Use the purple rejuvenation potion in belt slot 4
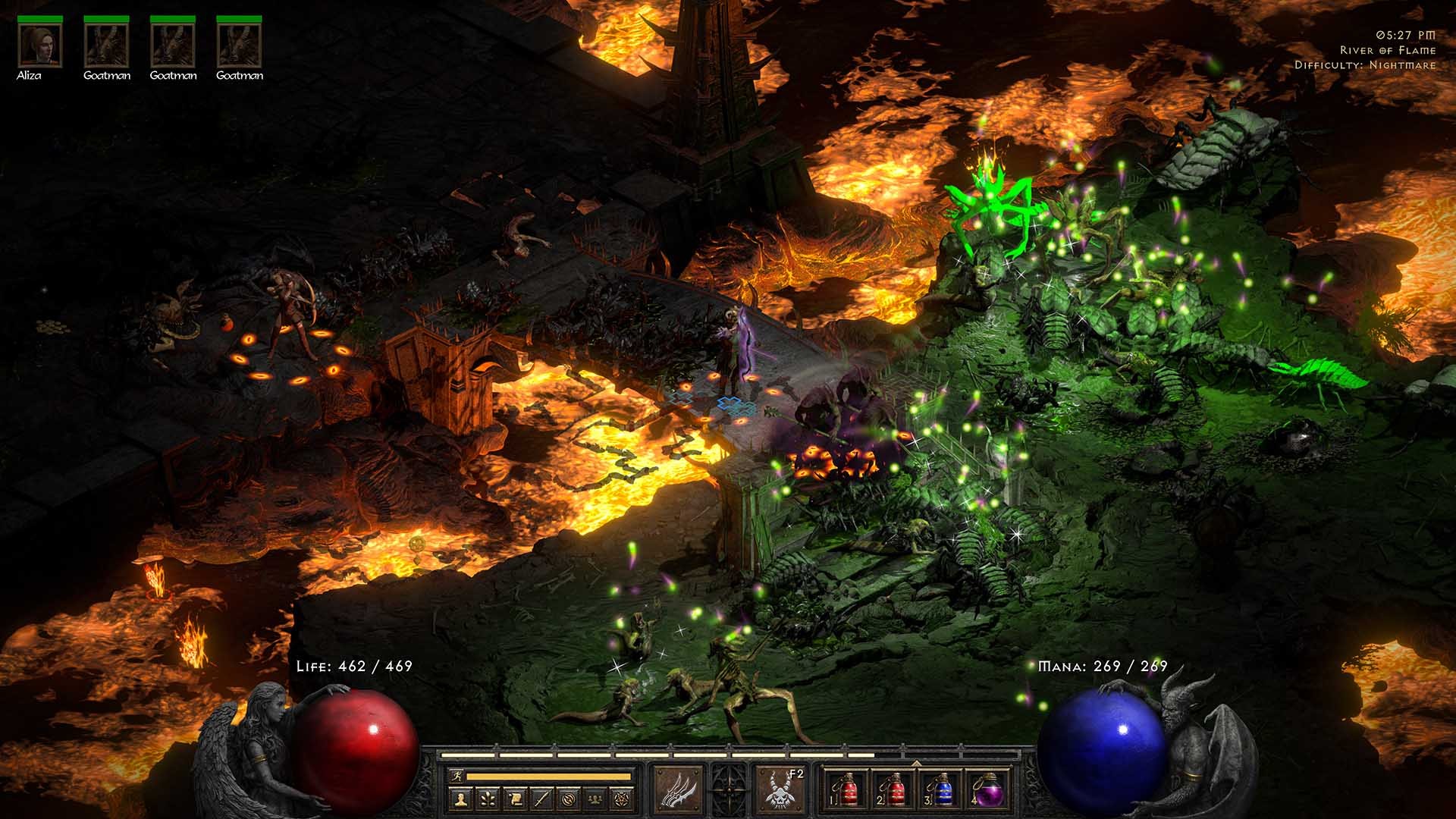This screenshot has height=819, width=1456. pos(988,789)
